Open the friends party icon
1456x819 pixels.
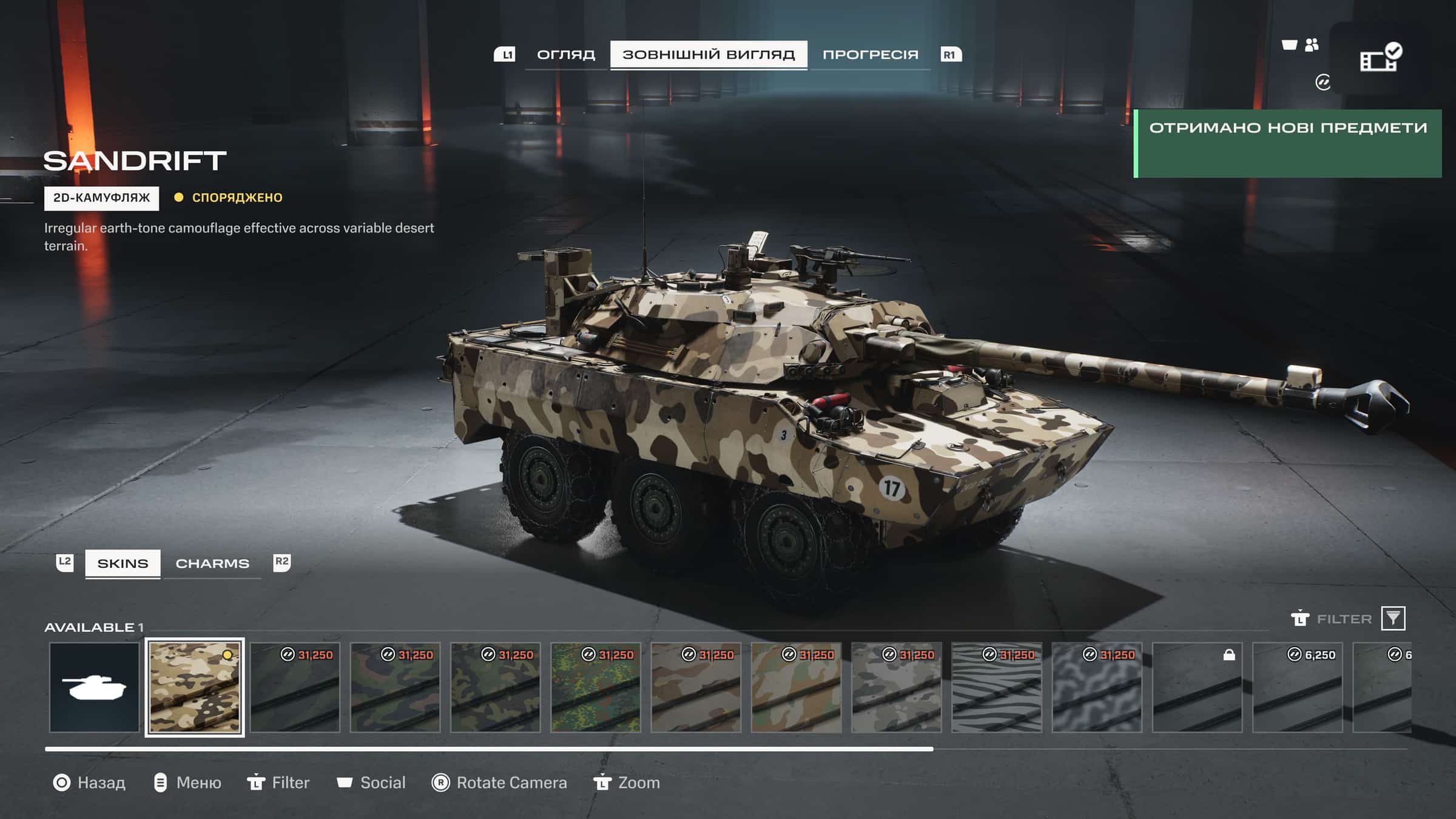1312,45
